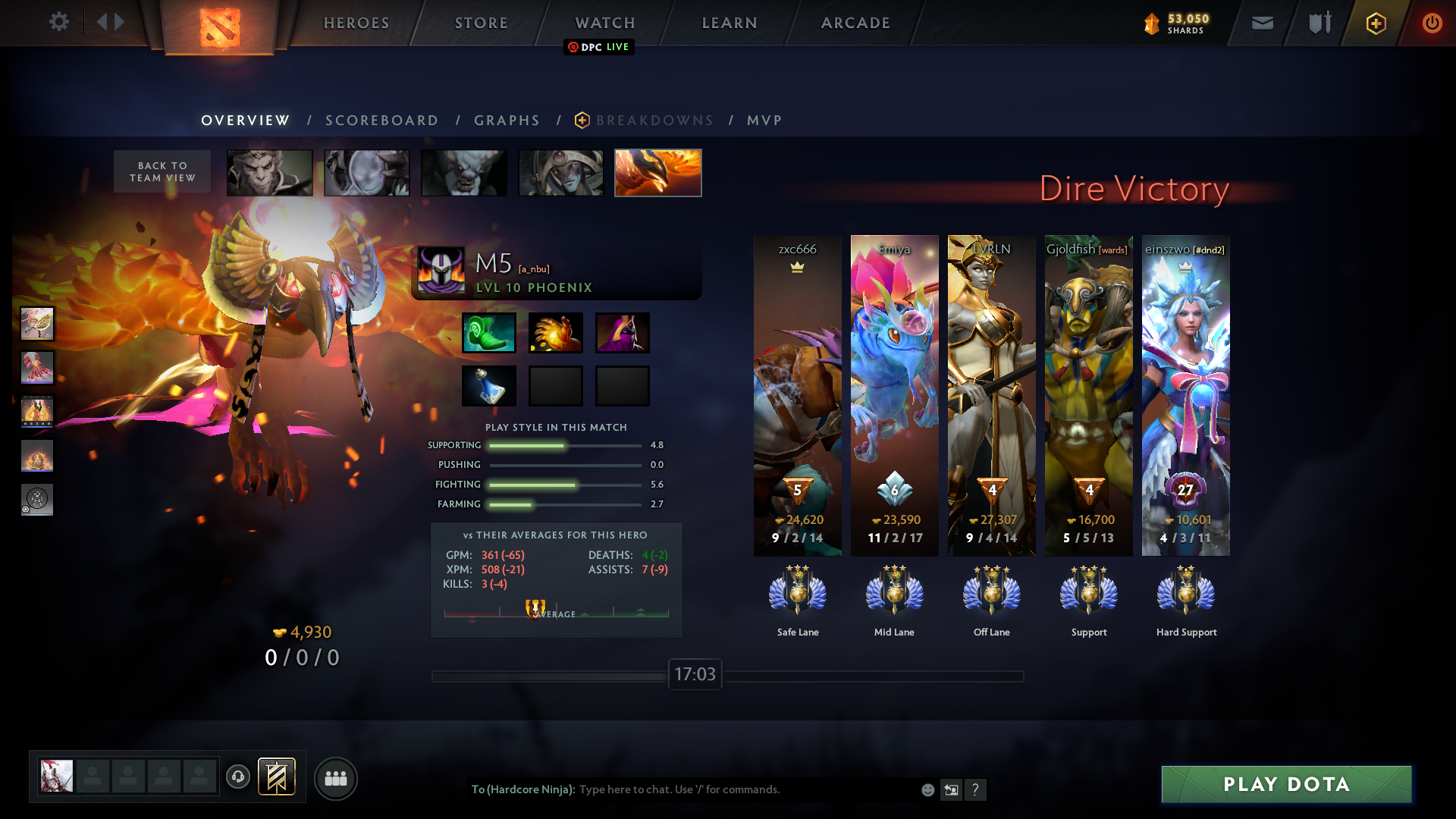Select the Monkey King hero portrait
The height and width of the screenshot is (819, 1456).
(270, 173)
